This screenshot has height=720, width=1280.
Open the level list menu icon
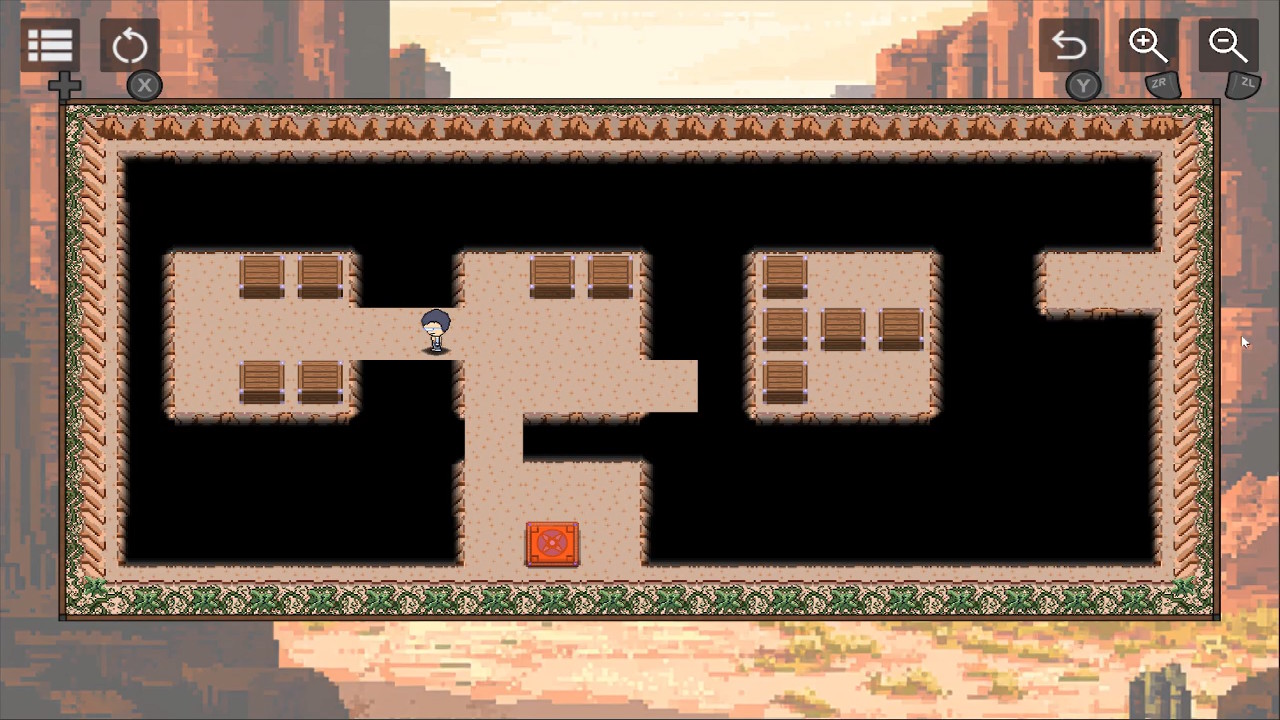click(x=49, y=45)
